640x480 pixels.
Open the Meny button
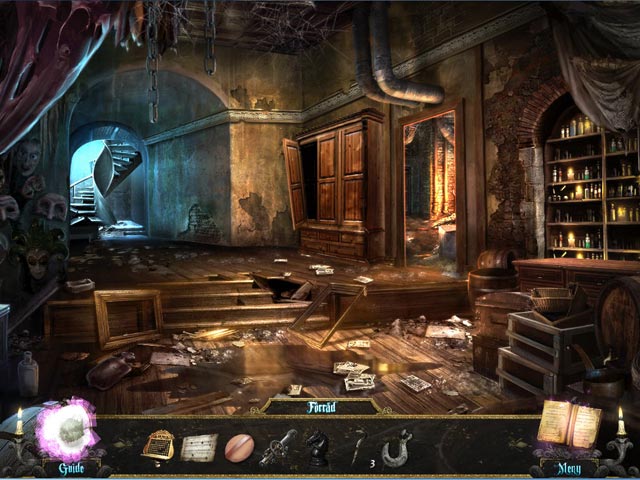click(x=570, y=467)
